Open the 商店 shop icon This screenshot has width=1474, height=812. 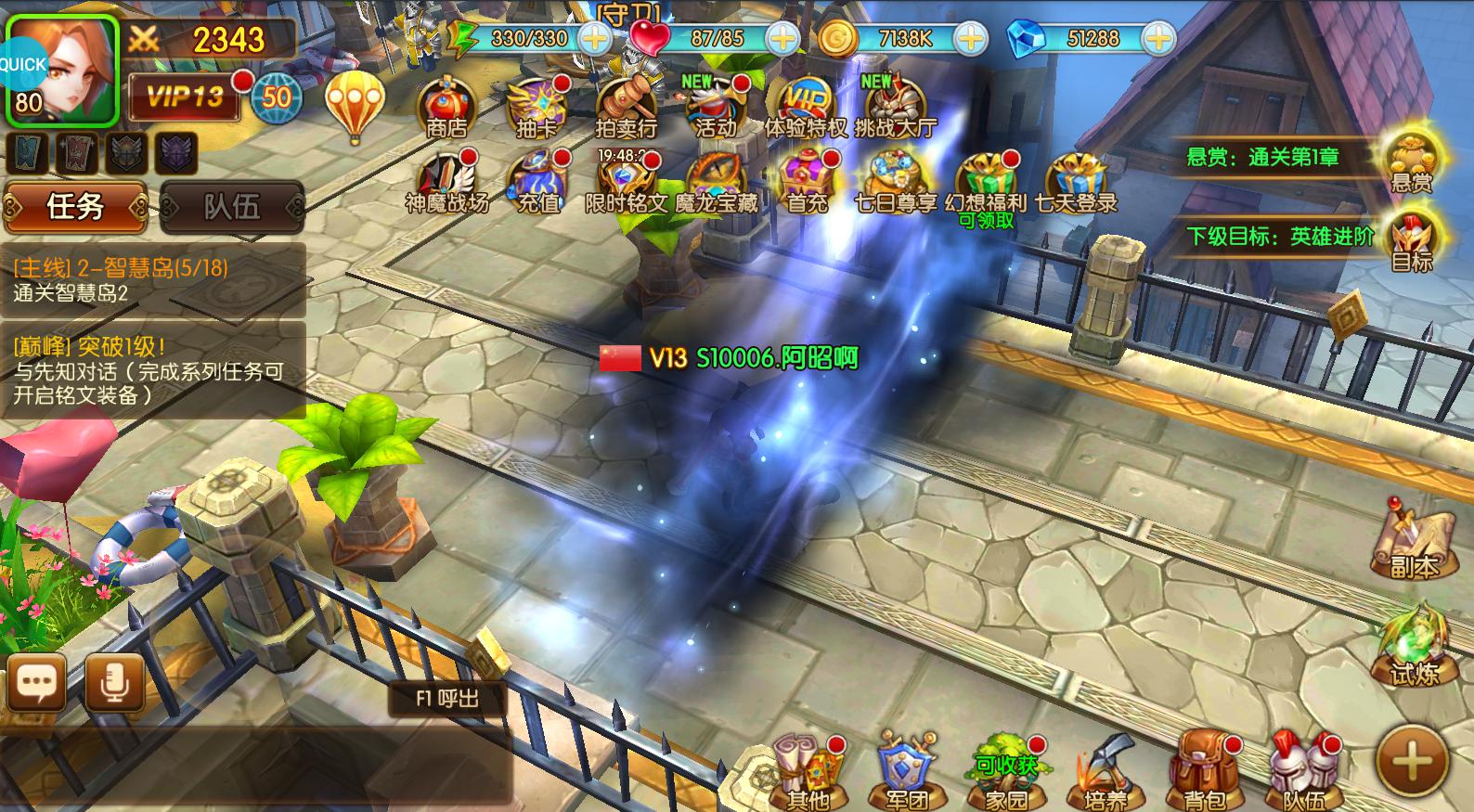446,107
